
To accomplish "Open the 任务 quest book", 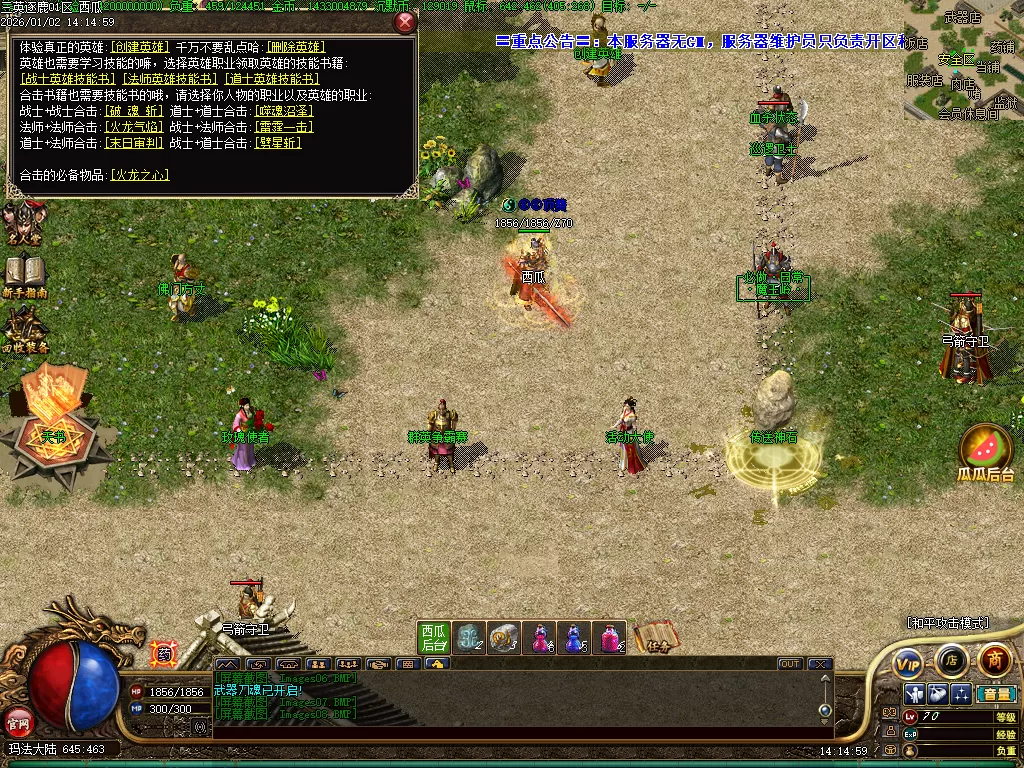I will pos(656,637).
